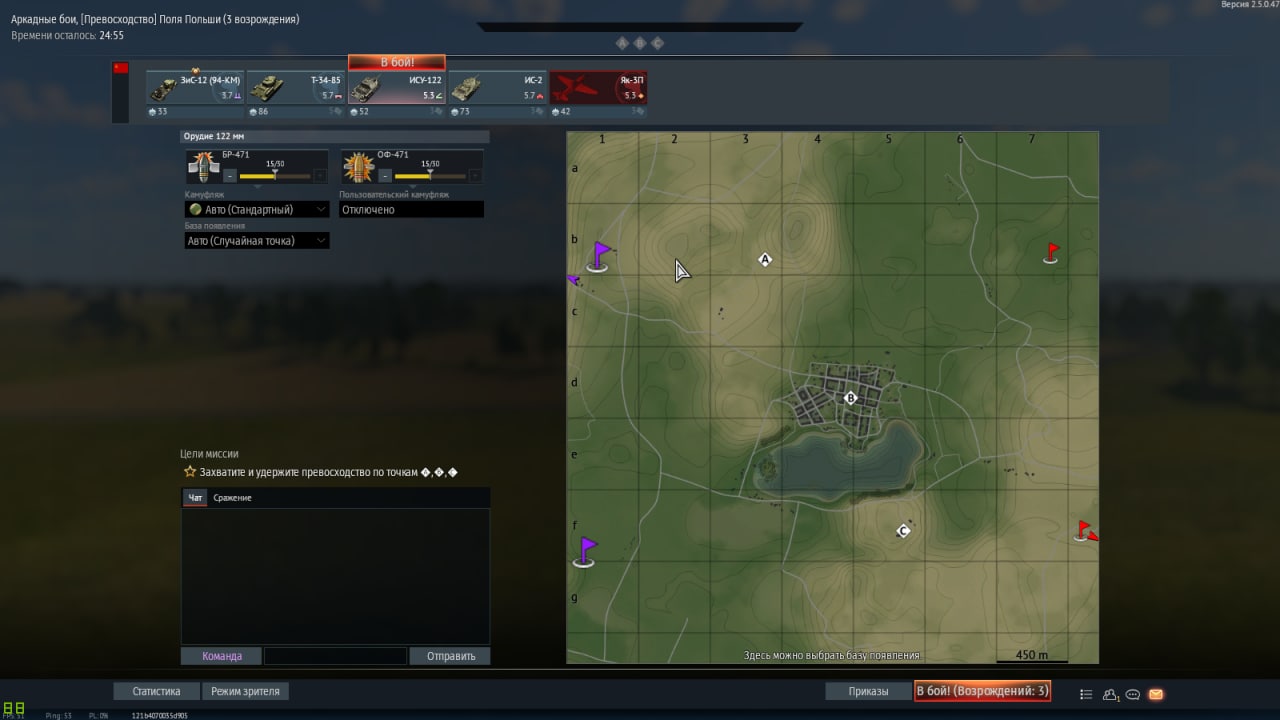This screenshot has width=1280, height=720.
Task: Click the red В бой! button above ИСУ-122
Action: 397,62
